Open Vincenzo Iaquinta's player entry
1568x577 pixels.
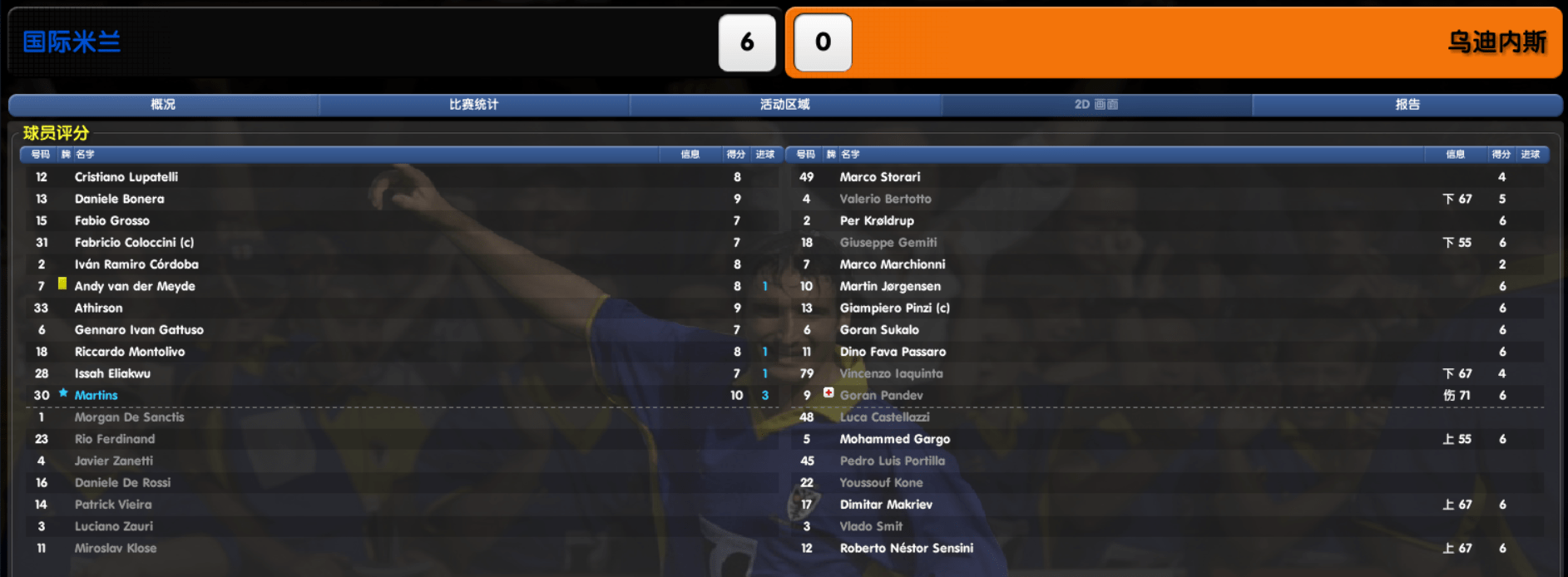click(x=891, y=374)
